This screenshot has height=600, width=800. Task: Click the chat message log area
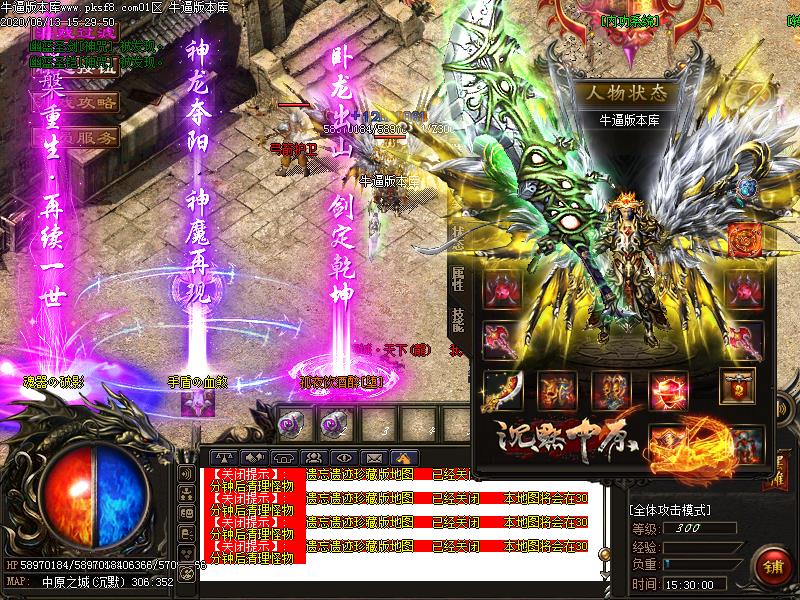click(x=400, y=520)
